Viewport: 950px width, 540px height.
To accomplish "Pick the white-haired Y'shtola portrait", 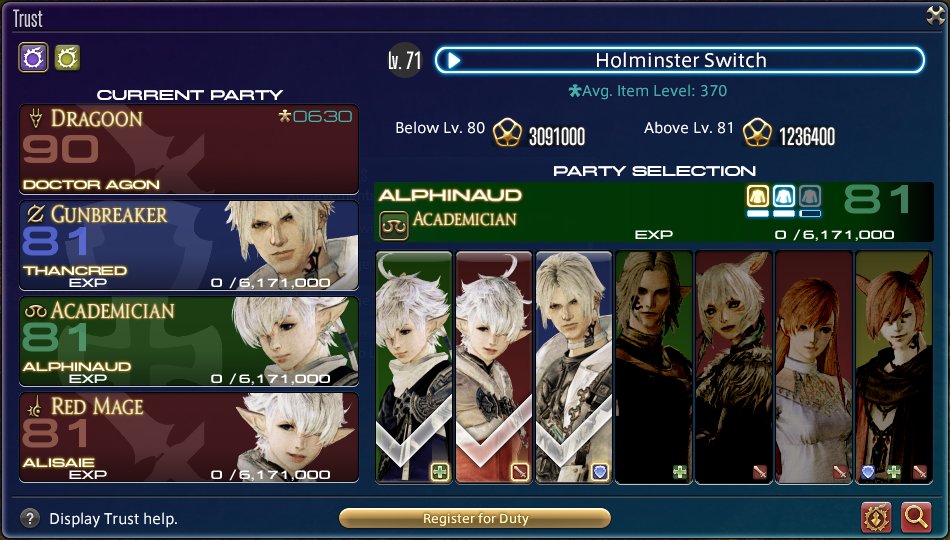I will (733, 367).
